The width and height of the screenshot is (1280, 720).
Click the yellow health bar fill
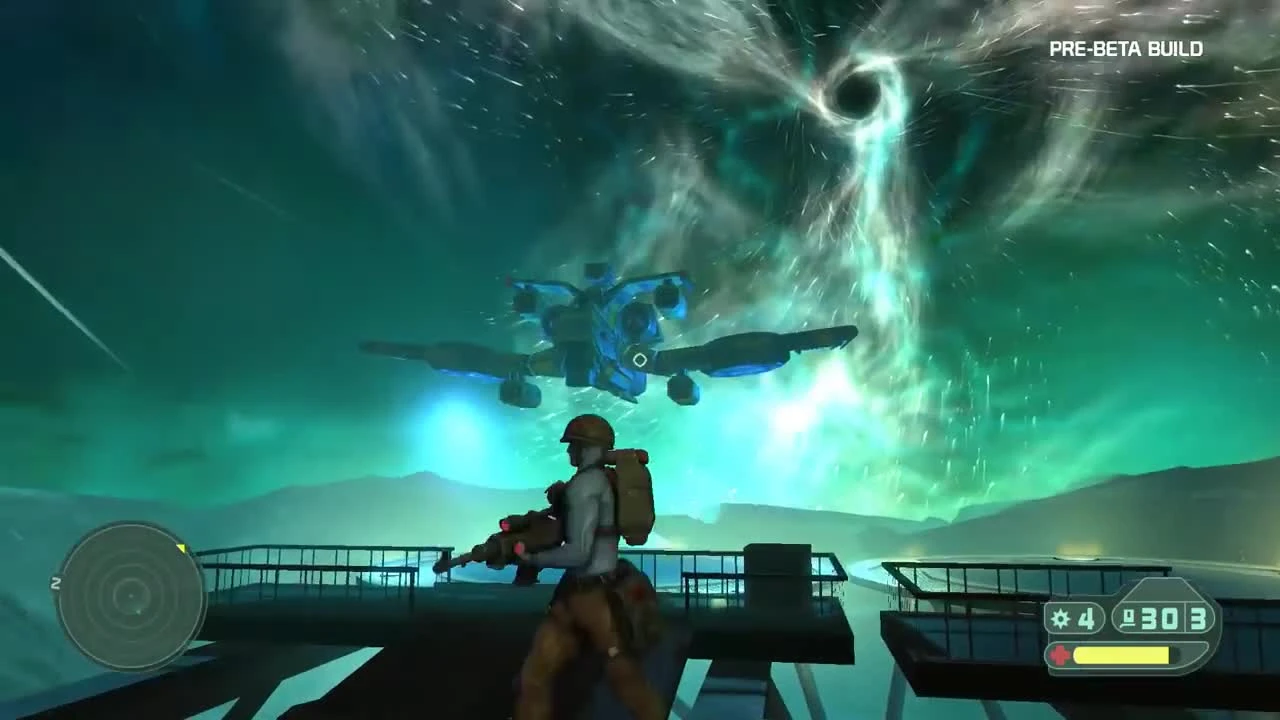coord(1120,653)
